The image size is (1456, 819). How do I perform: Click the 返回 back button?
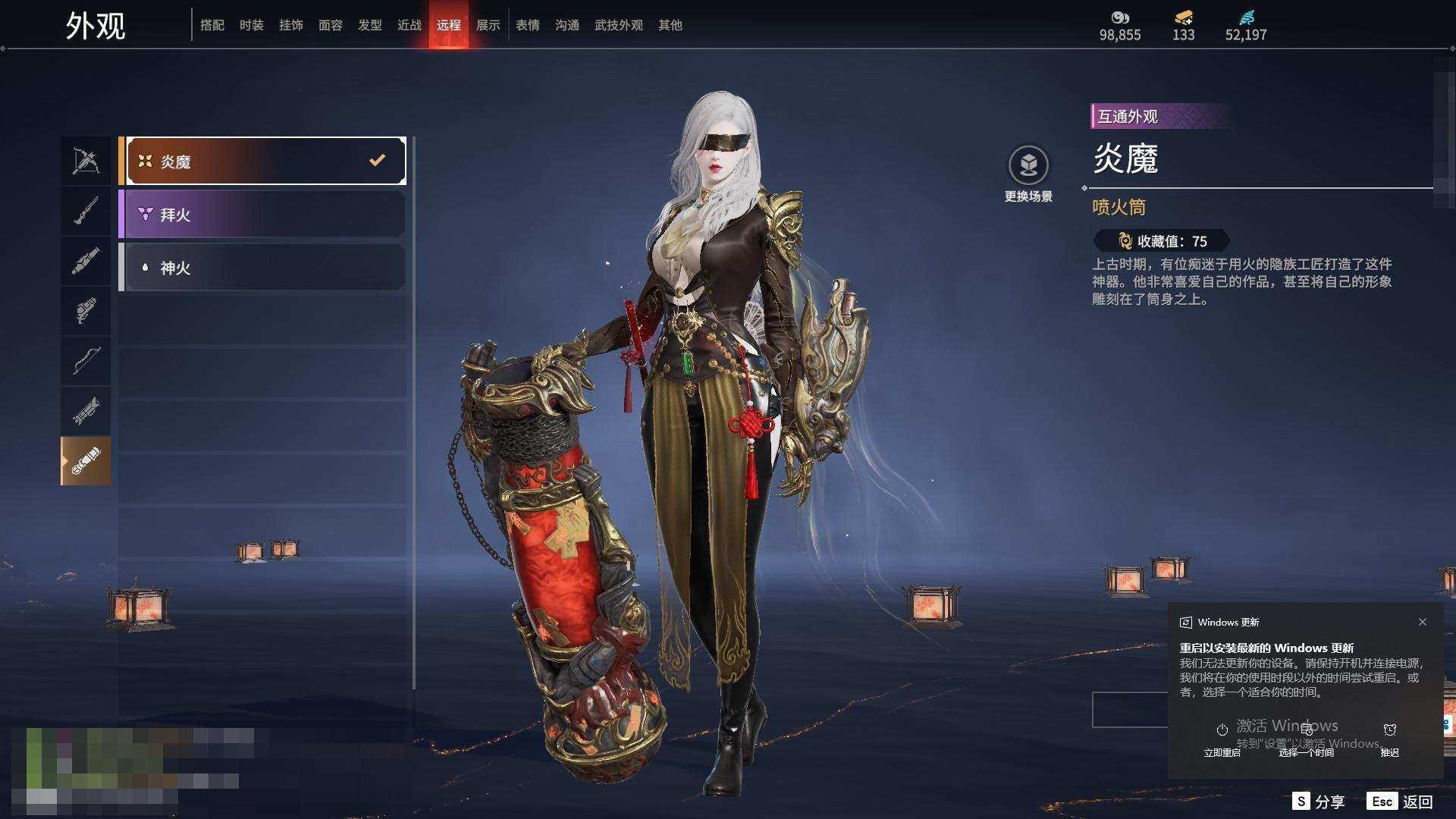point(1401,802)
